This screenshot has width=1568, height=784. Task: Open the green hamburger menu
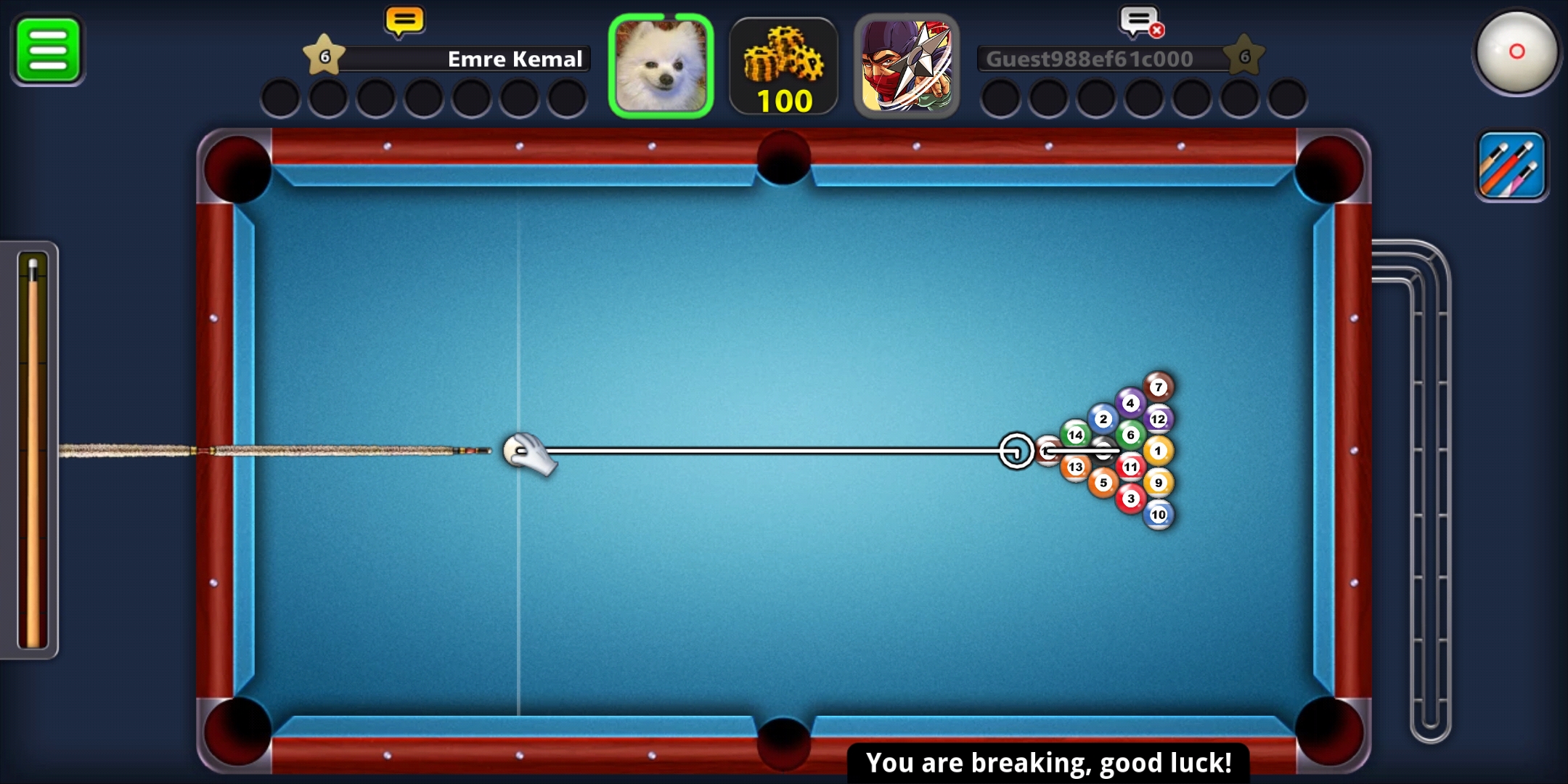tap(48, 50)
